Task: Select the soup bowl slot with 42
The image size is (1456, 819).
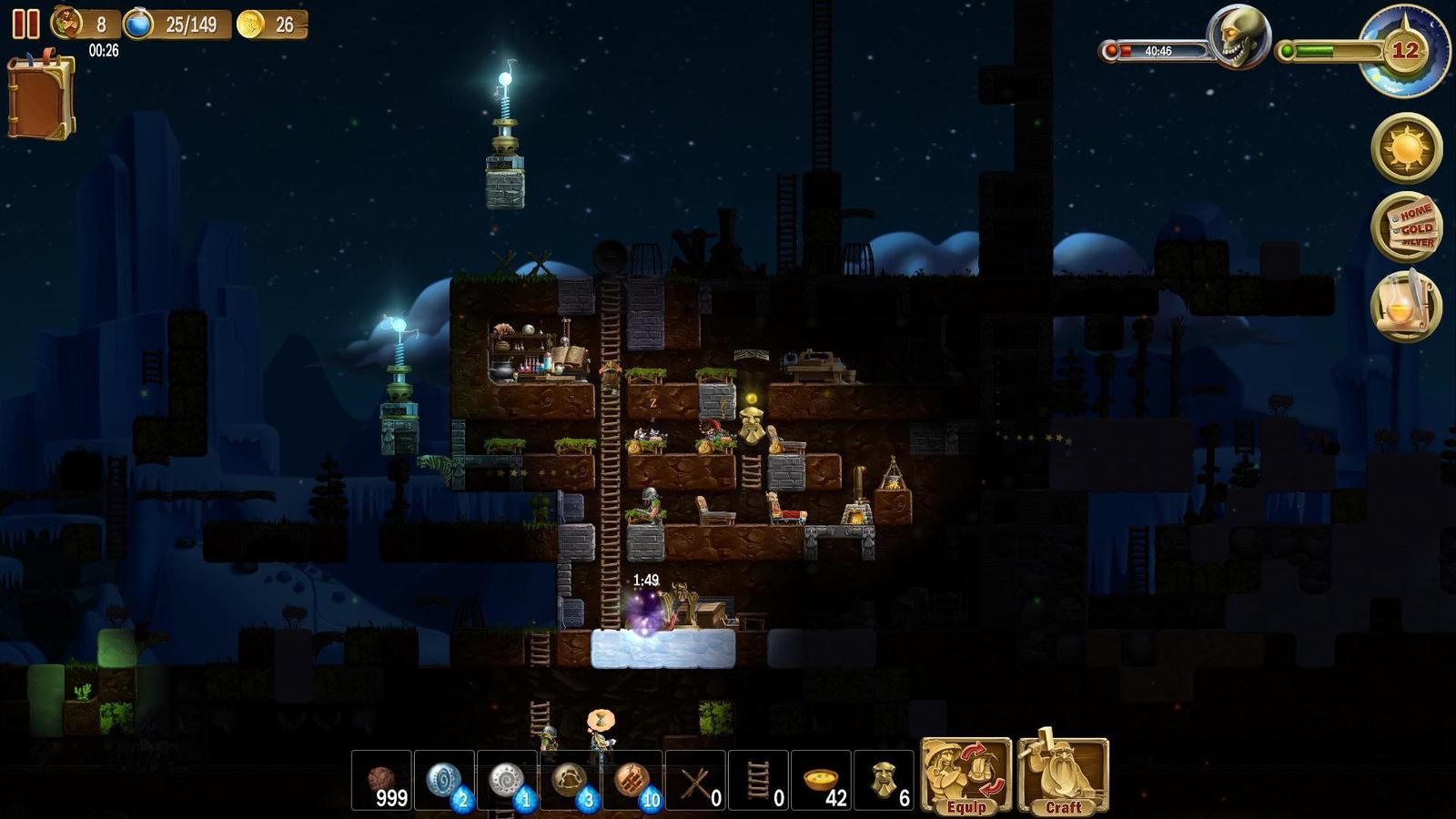Action: tap(822, 780)
